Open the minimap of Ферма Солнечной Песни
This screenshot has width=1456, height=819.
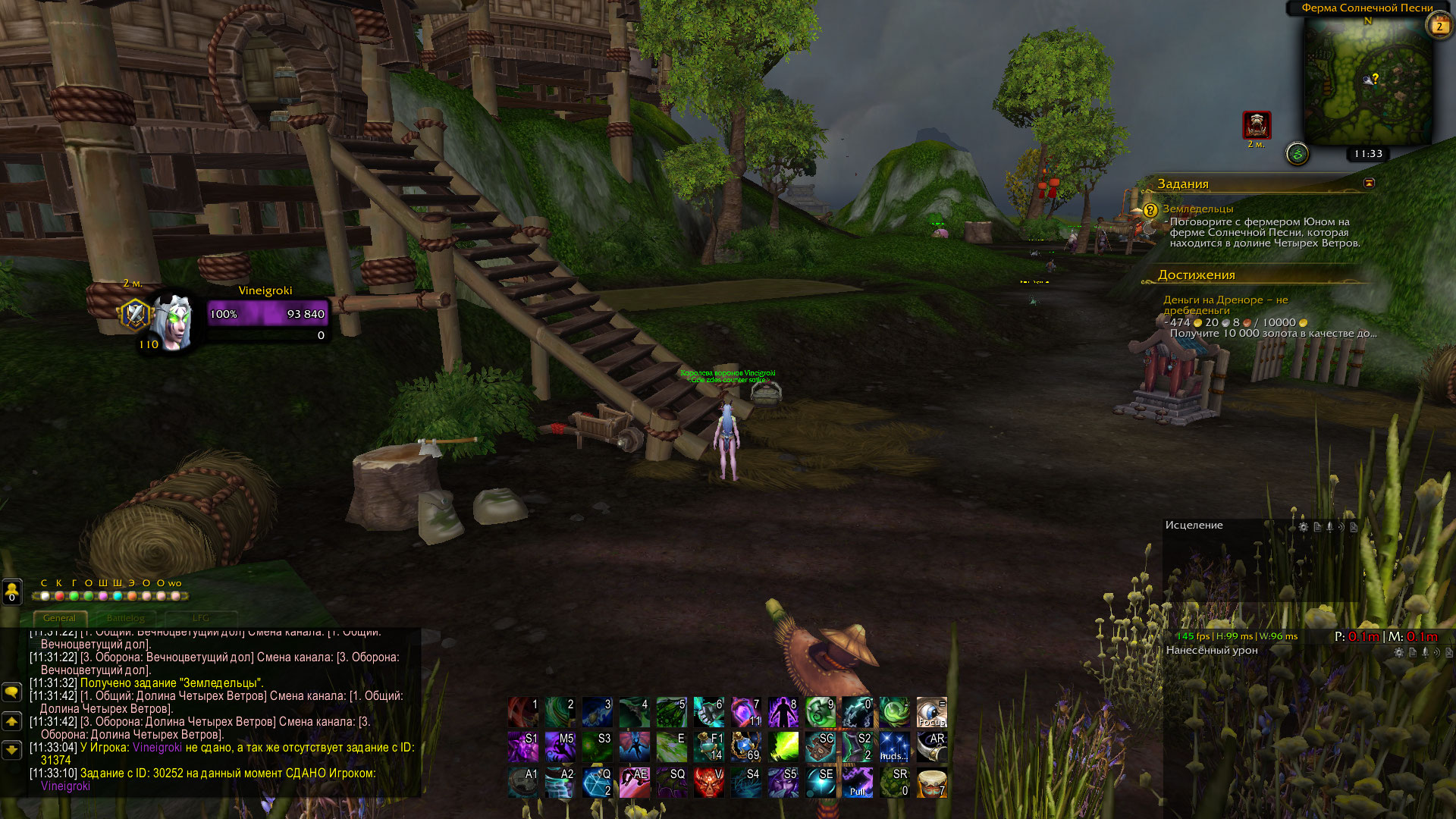click(x=1367, y=81)
